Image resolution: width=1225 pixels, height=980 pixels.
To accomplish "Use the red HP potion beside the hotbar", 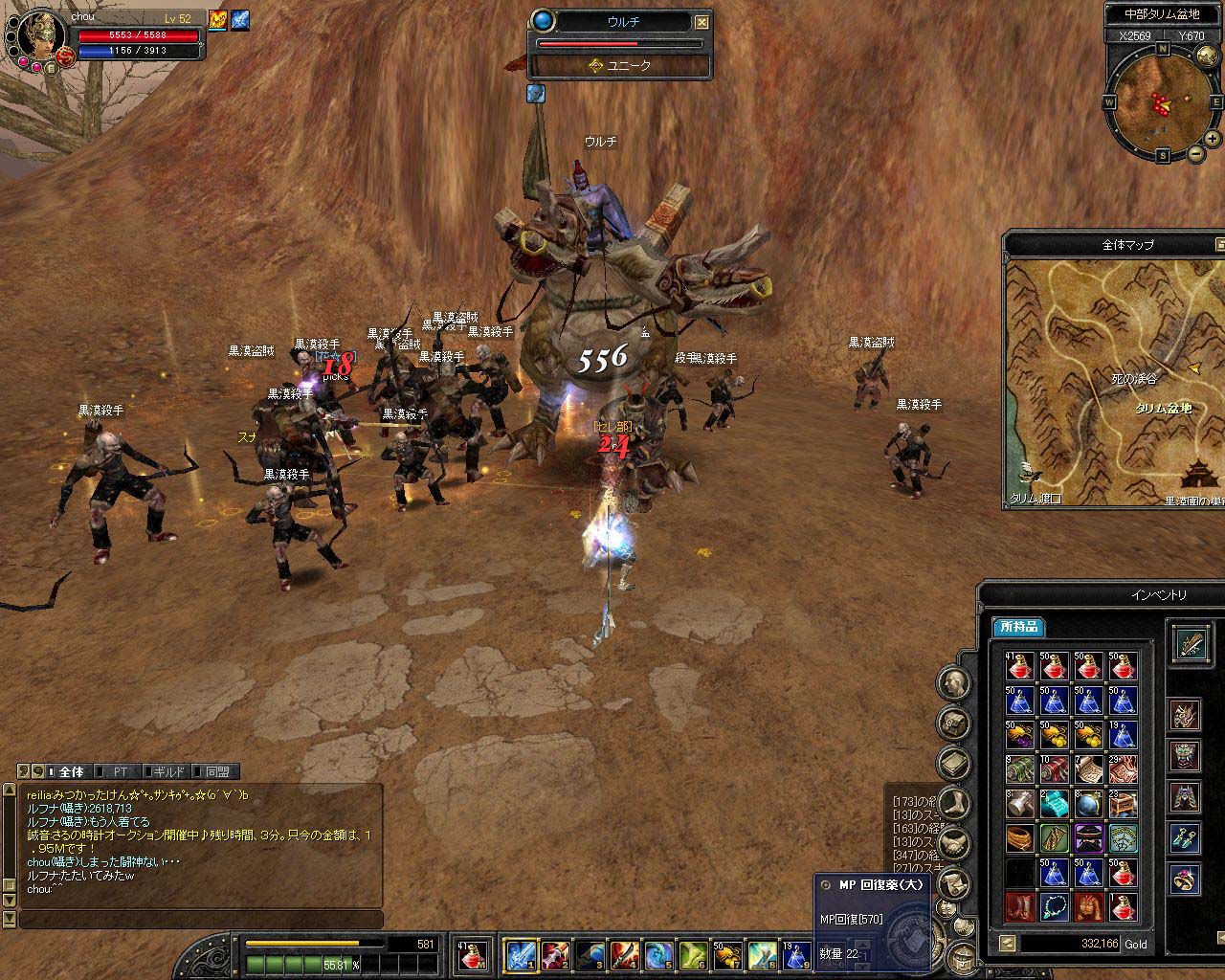I will pos(471,954).
